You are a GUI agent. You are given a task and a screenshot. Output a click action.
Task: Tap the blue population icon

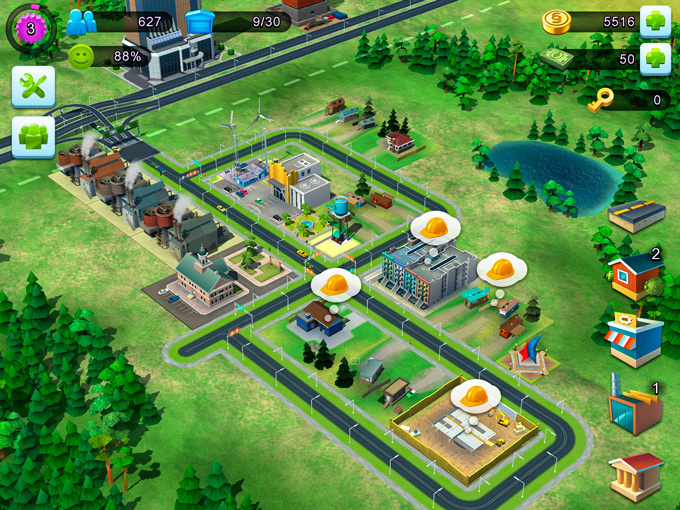click(82, 22)
